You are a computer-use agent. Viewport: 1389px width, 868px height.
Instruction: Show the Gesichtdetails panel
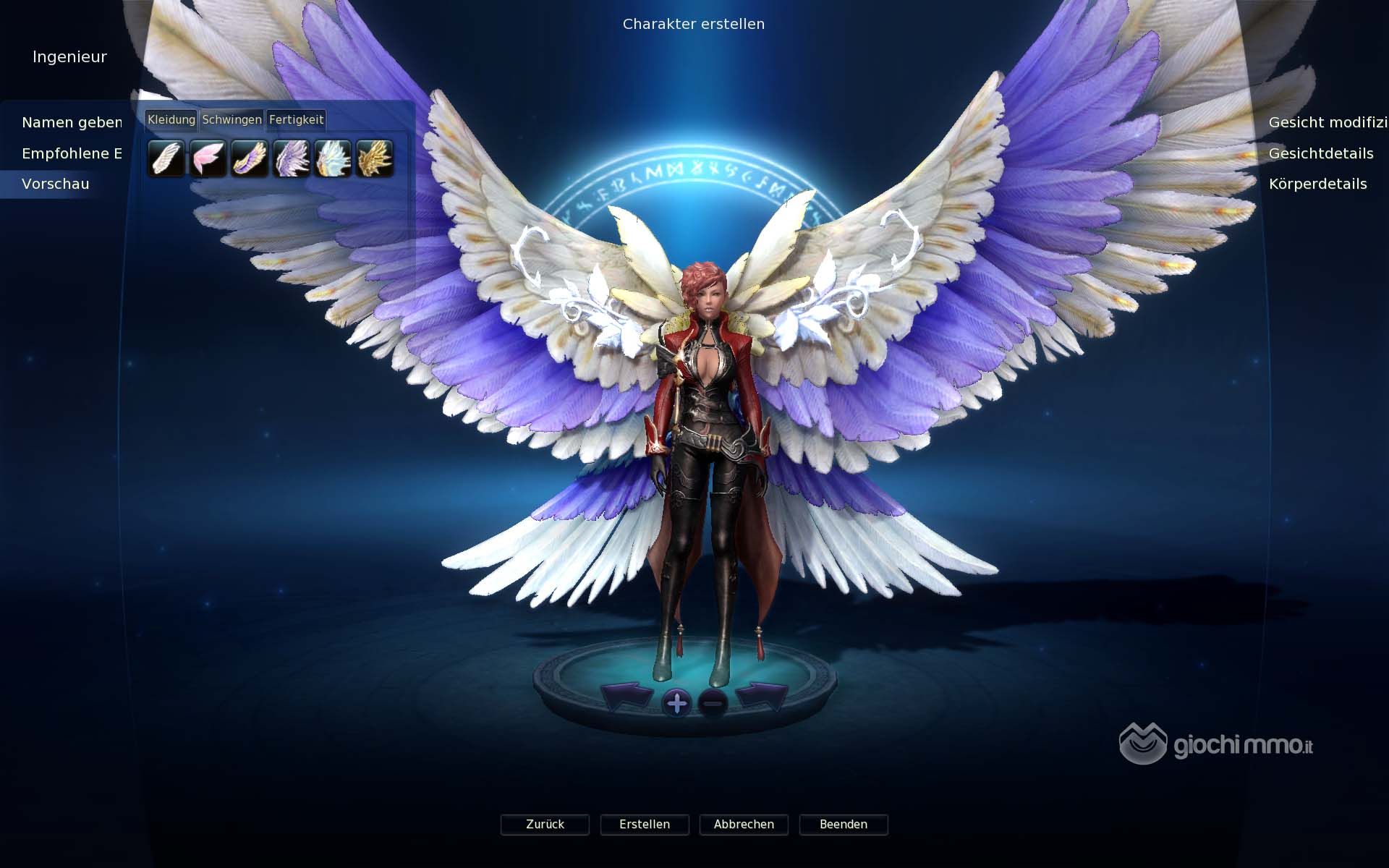pyautogui.click(x=1320, y=153)
